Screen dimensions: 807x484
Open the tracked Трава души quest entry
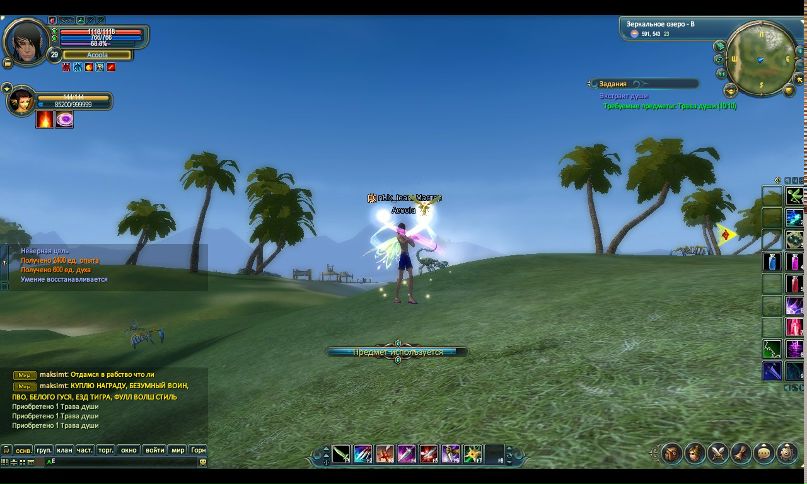[x=669, y=105]
